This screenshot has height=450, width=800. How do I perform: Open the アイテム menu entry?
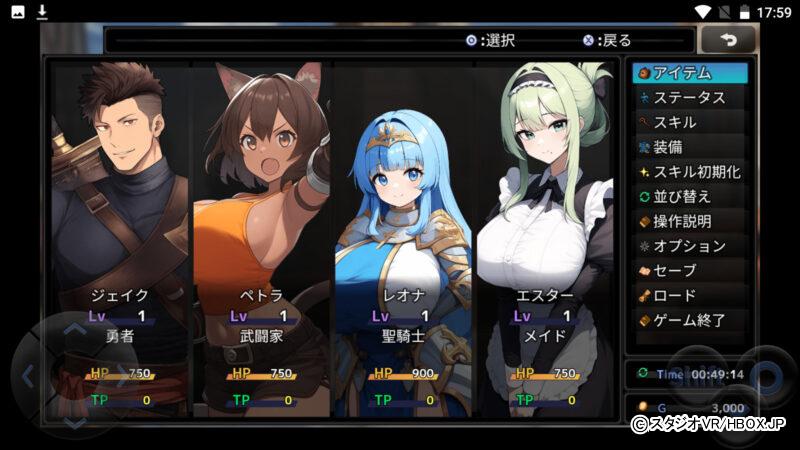(690, 73)
